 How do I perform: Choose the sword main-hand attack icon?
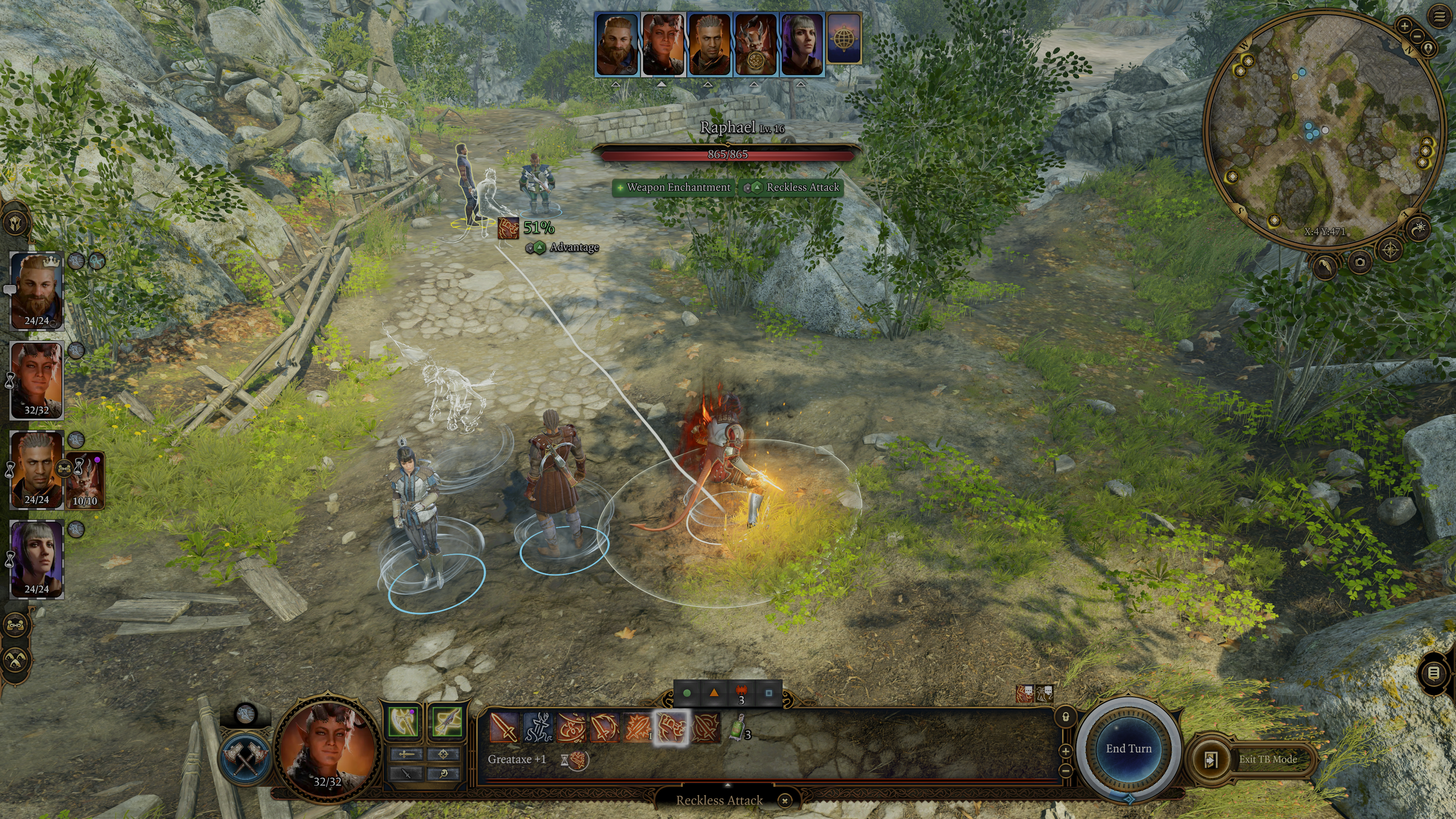pyautogui.click(x=504, y=727)
